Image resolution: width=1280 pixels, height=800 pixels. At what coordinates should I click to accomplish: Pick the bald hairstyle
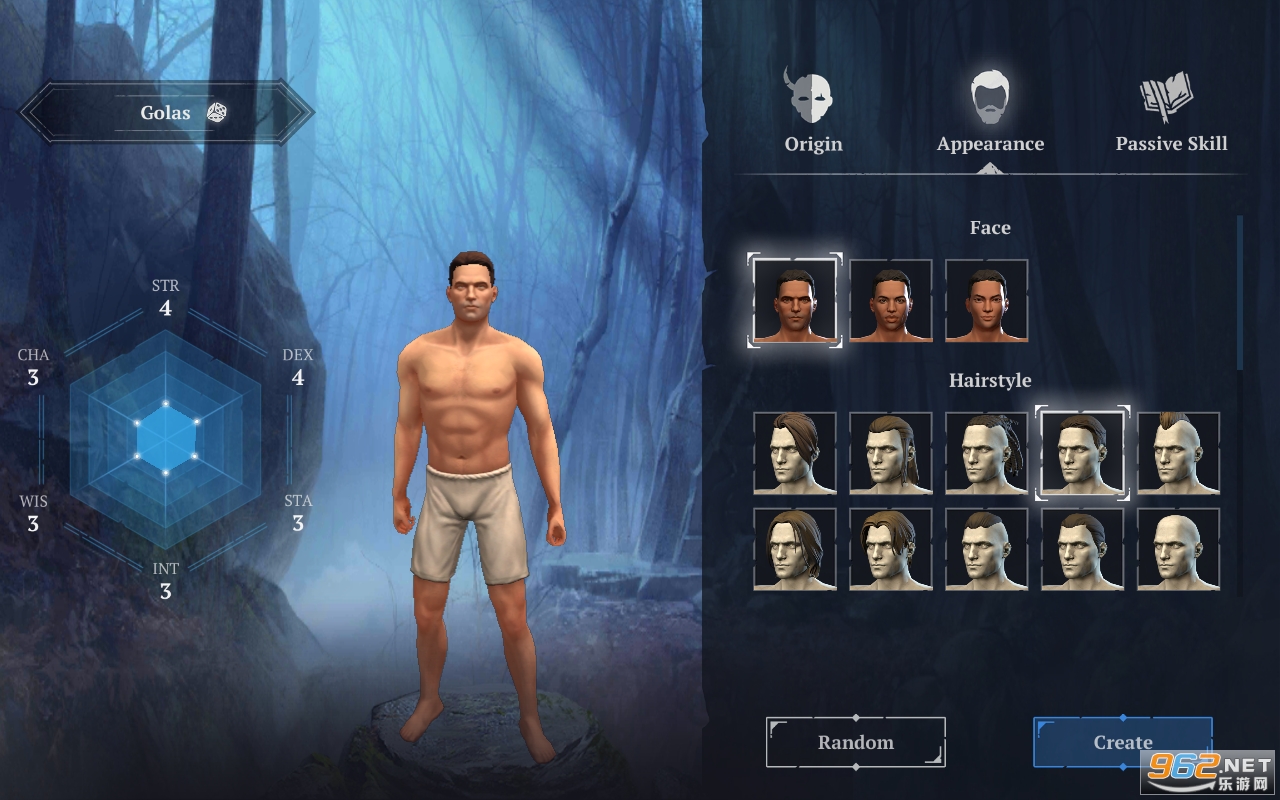click(1178, 549)
